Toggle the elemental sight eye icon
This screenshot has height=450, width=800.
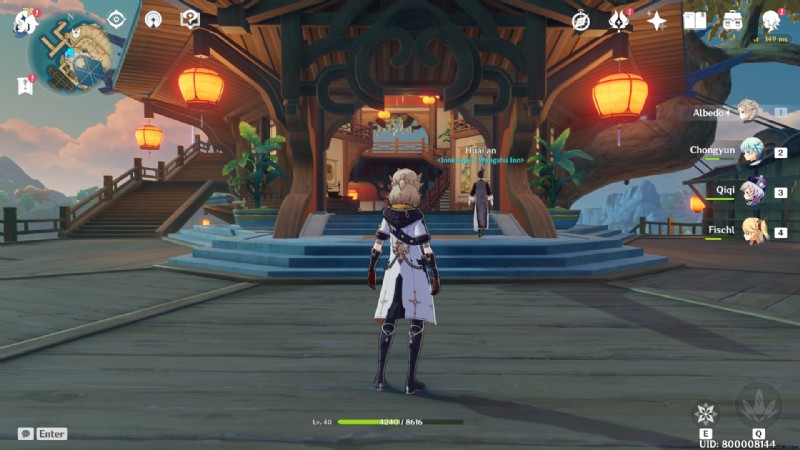116,19
